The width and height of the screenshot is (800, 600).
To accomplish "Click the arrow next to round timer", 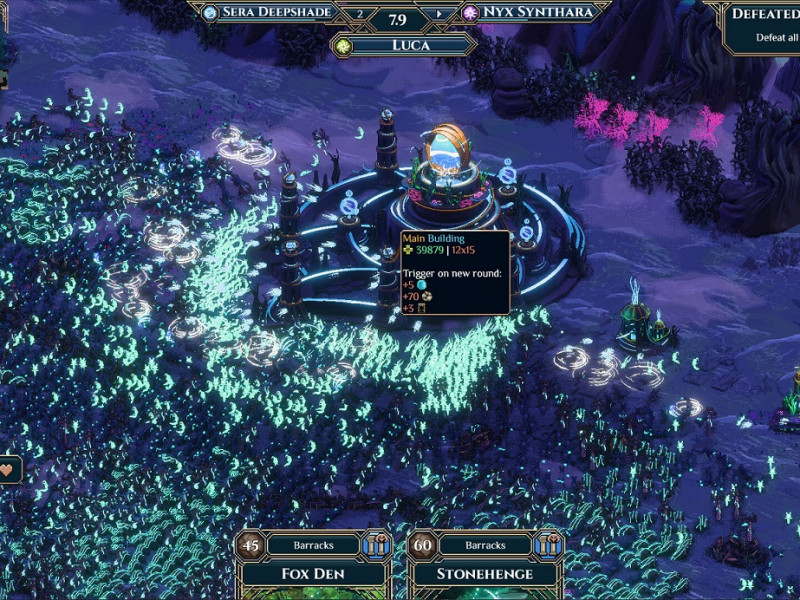I will coord(437,15).
